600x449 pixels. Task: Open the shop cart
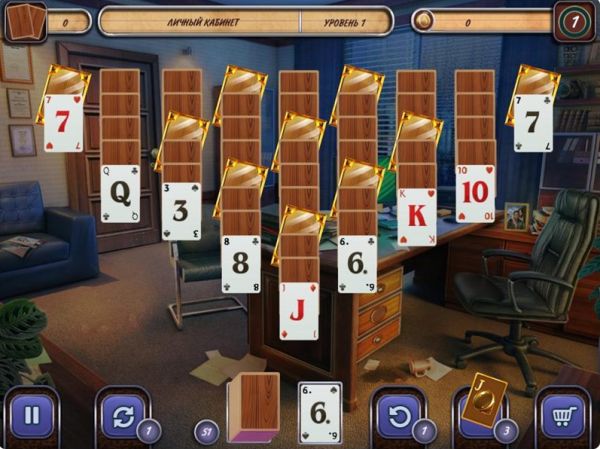(x=564, y=414)
